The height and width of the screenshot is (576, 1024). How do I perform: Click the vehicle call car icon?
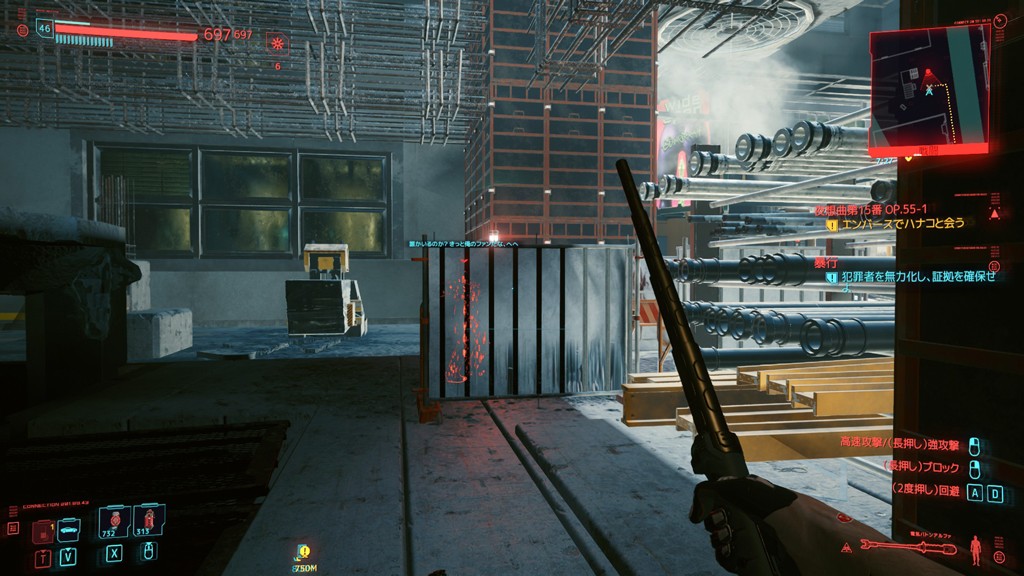68,526
